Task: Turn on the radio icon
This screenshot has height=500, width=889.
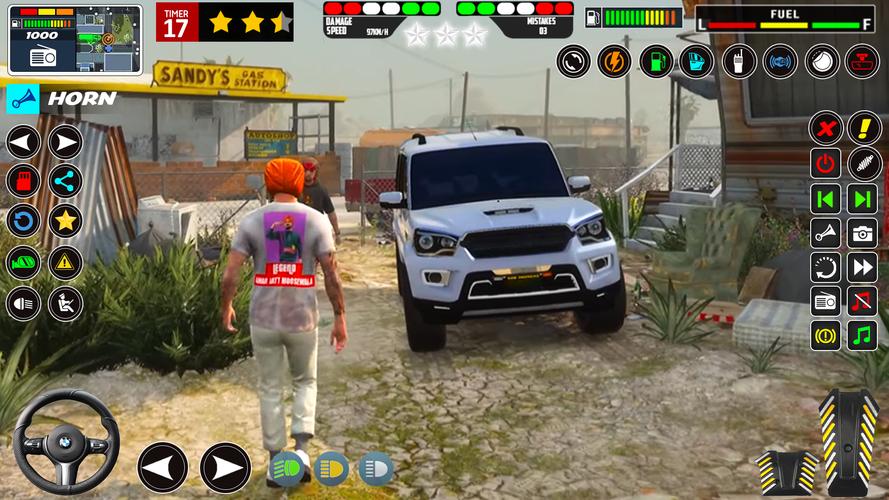Action: click(826, 301)
